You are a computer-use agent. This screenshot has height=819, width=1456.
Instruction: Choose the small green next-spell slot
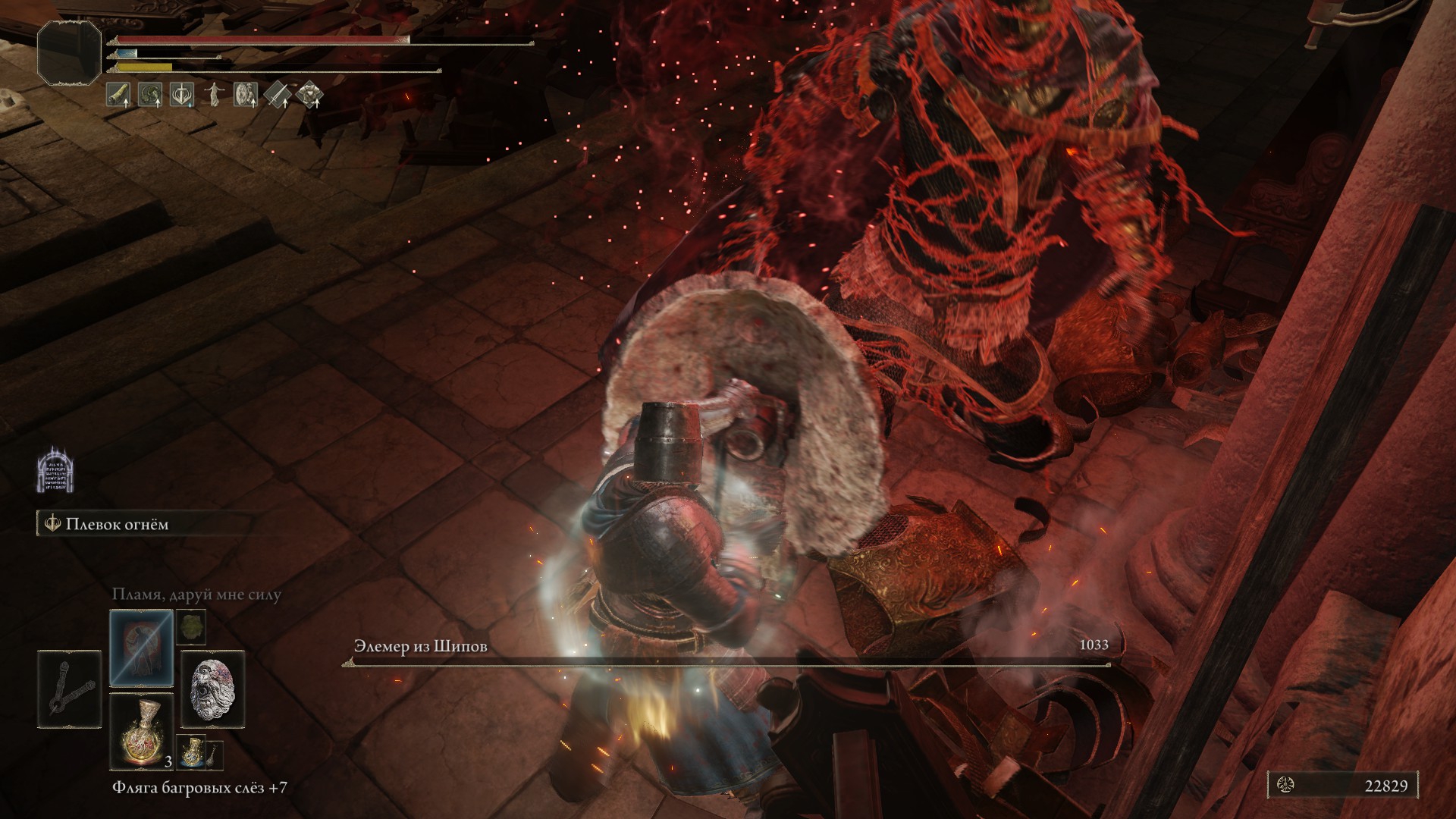tap(190, 628)
